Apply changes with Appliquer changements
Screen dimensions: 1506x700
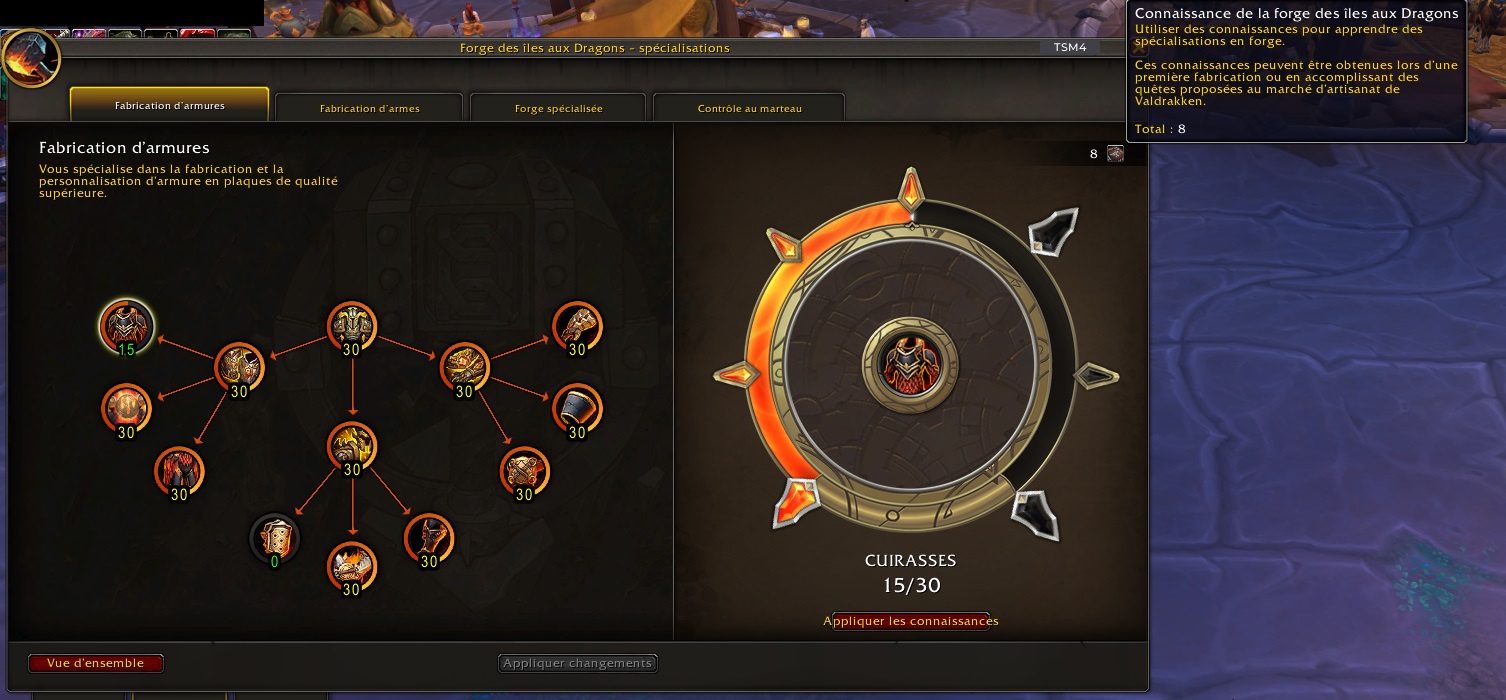(x=578, y=663)
